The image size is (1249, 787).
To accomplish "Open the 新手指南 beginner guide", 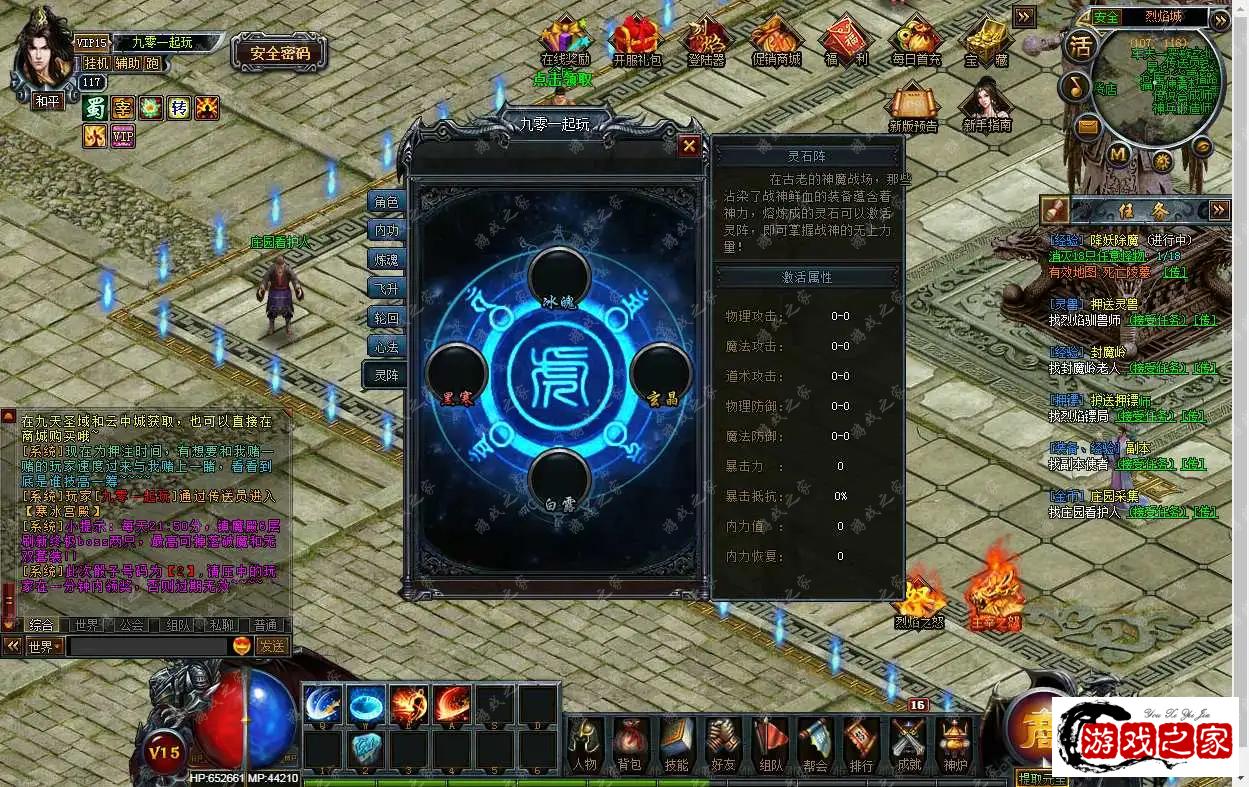I will [x=986, y=106].
